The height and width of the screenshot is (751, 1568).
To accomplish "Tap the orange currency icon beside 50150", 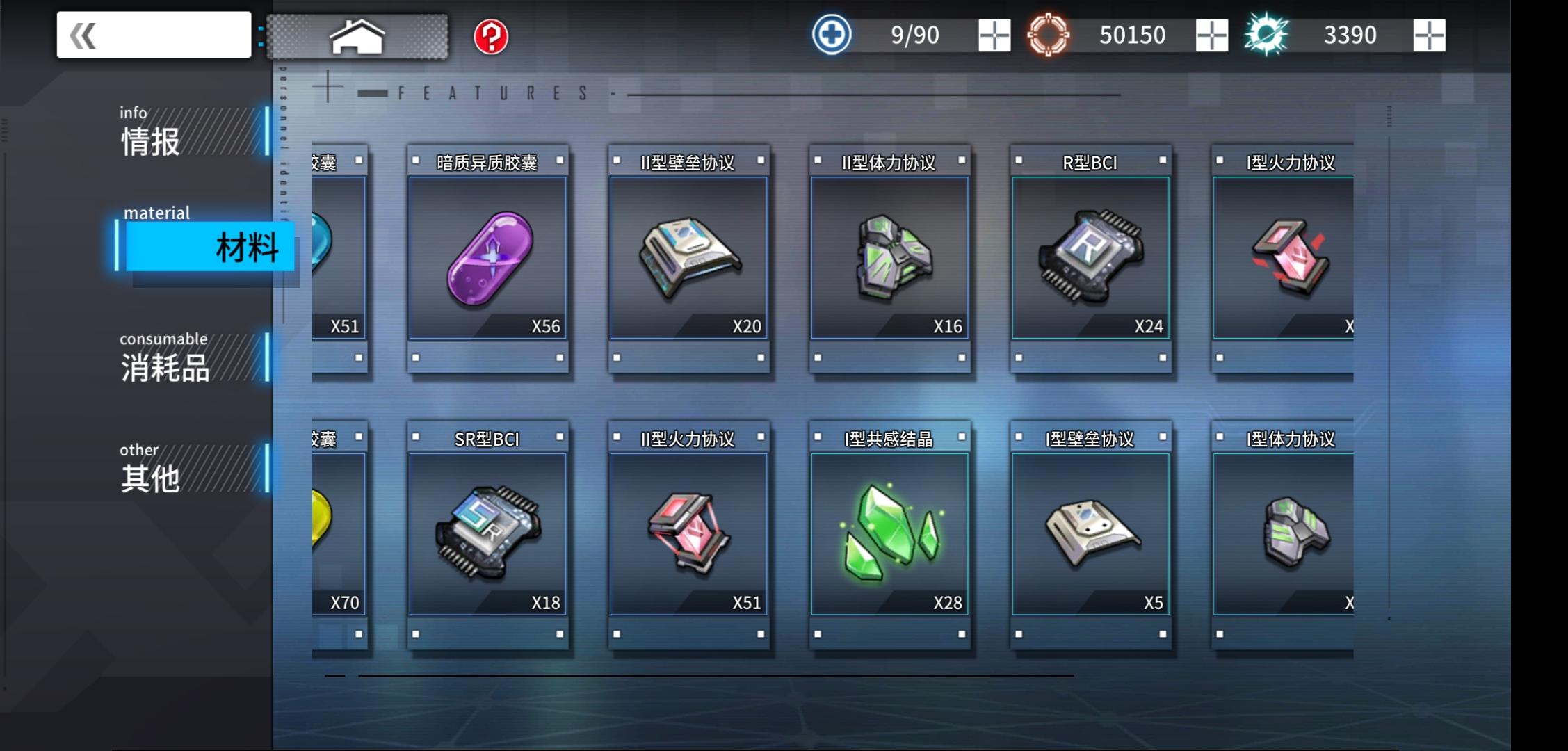I will (x=1050, y=34).
